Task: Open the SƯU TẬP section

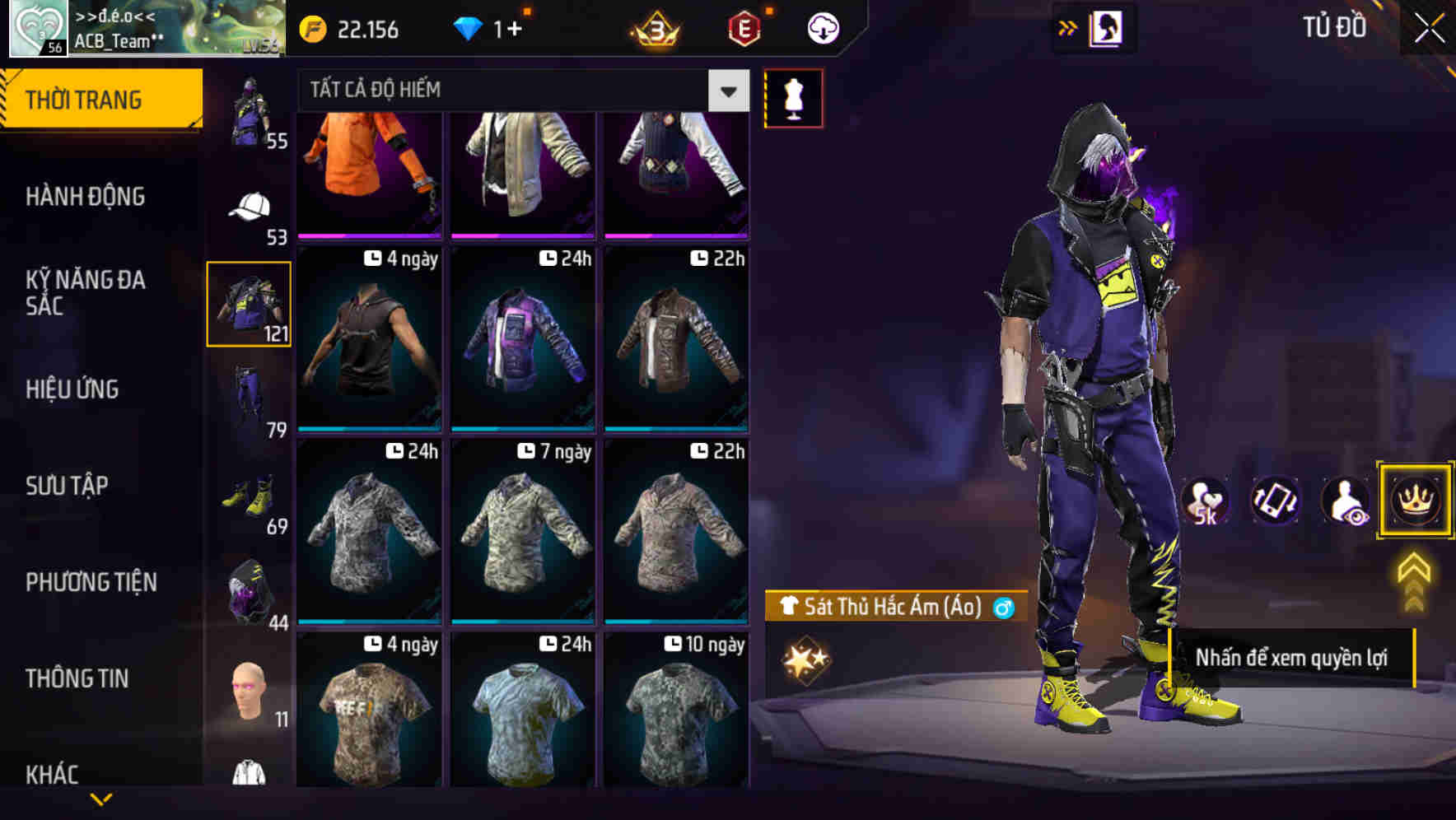Action: pyautogui.click(x=70, y=486)
